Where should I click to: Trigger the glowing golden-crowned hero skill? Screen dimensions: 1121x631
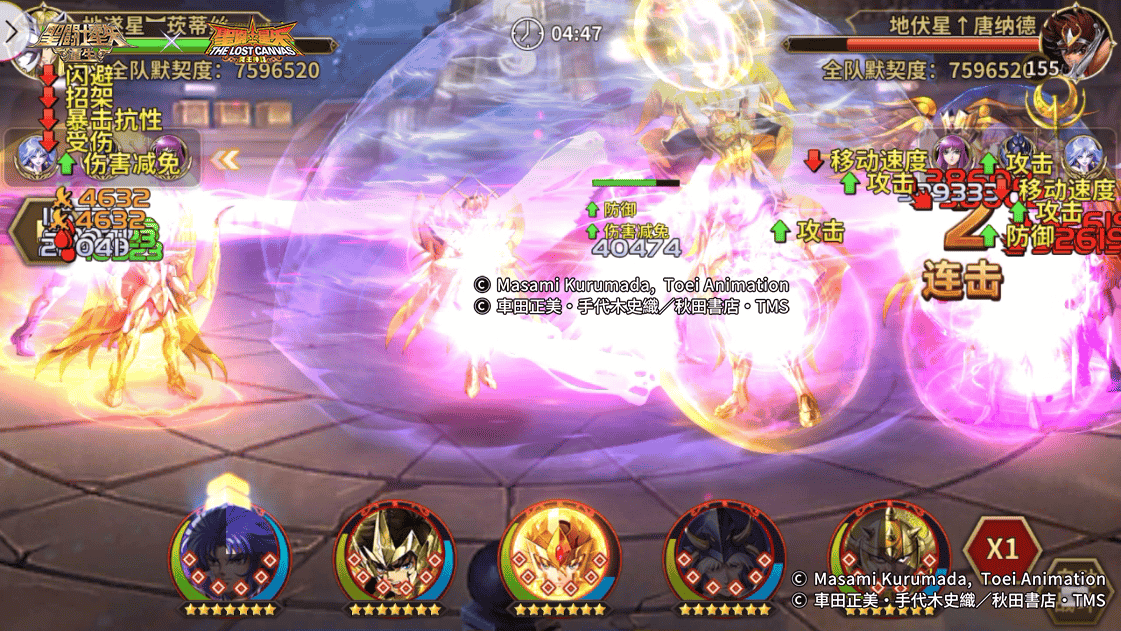coord(559,554)
